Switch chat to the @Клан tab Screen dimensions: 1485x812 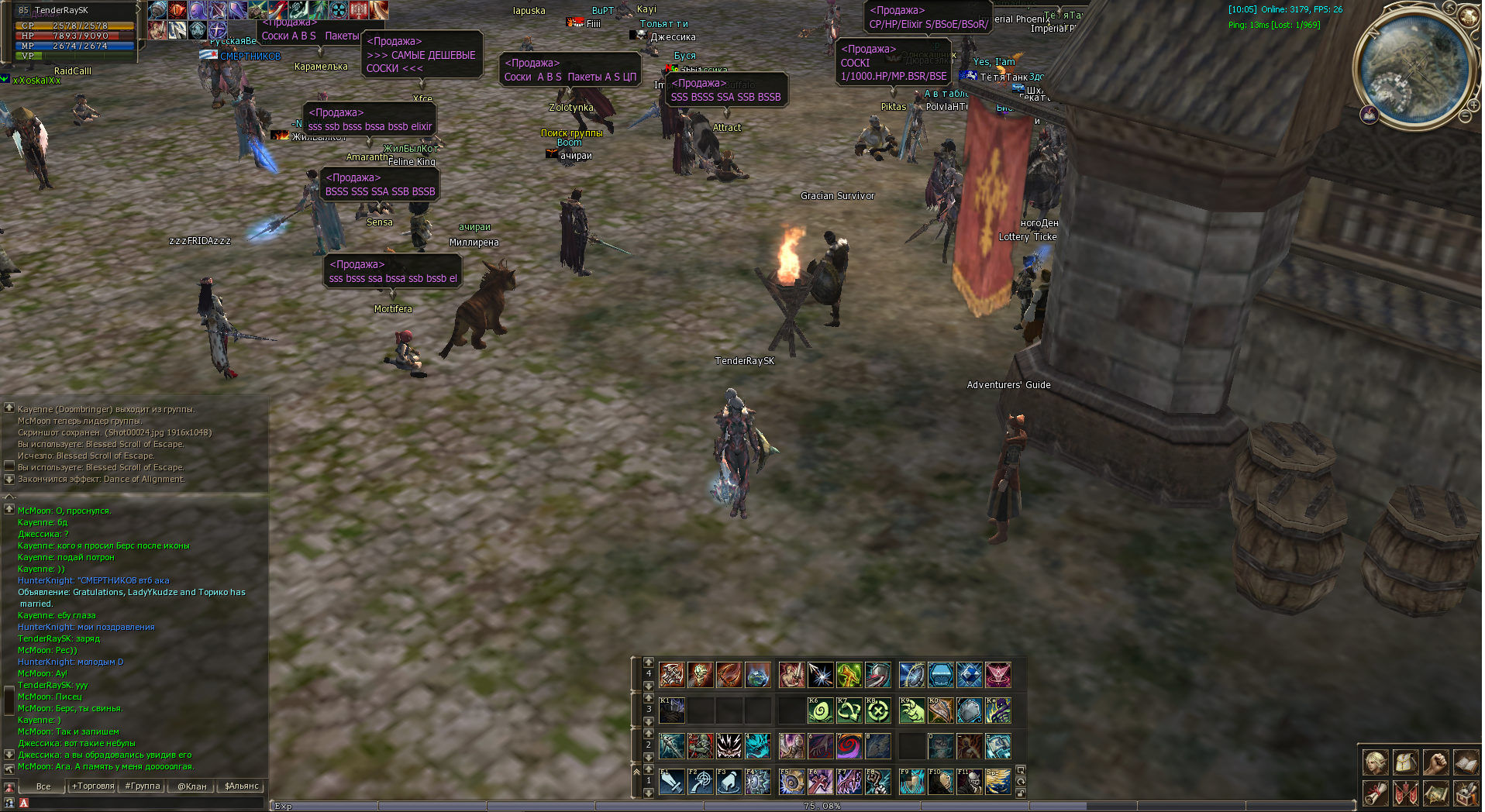tap(192, 786)
